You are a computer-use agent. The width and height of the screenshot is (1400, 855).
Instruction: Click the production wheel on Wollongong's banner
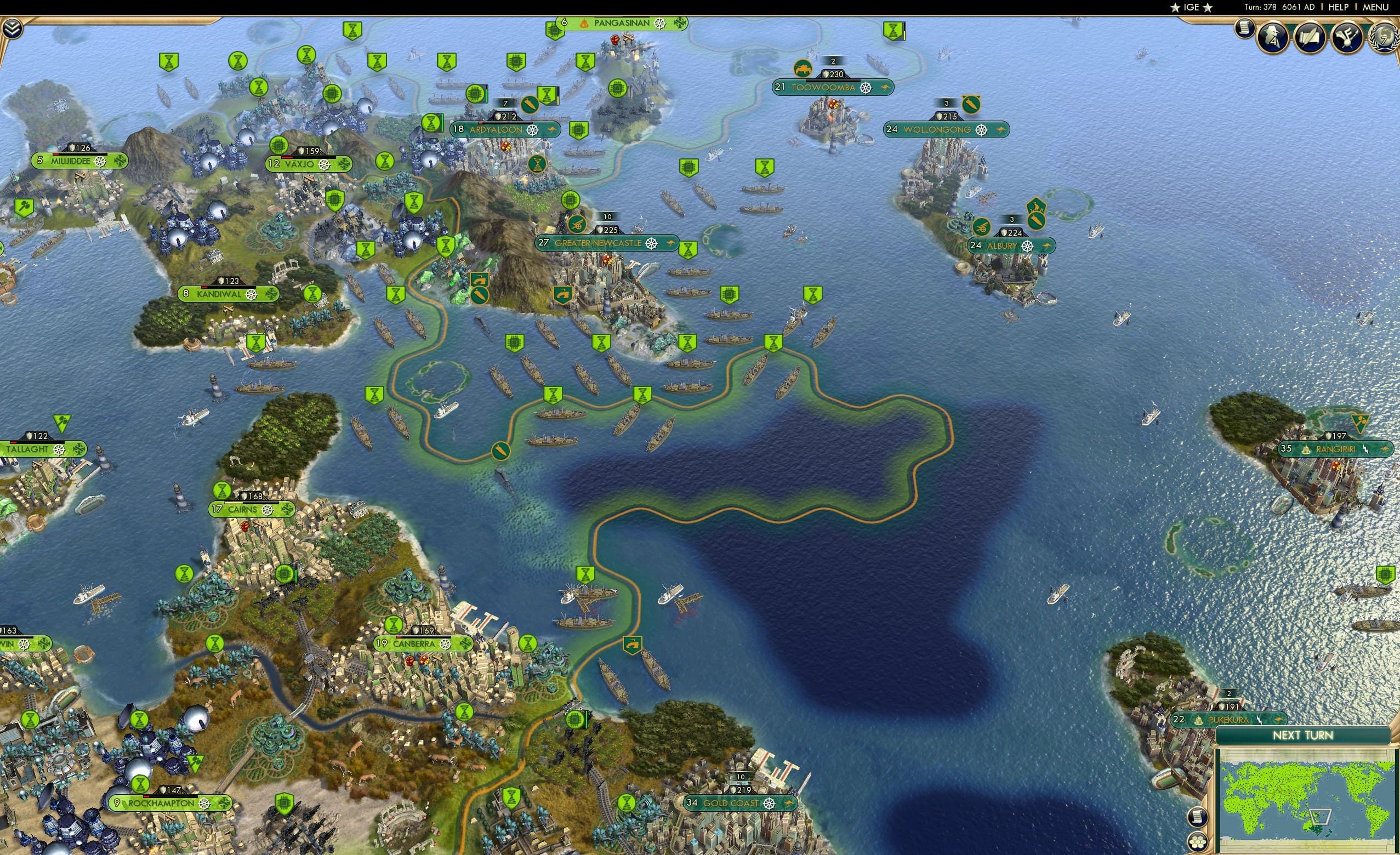[x=982, y=131]
